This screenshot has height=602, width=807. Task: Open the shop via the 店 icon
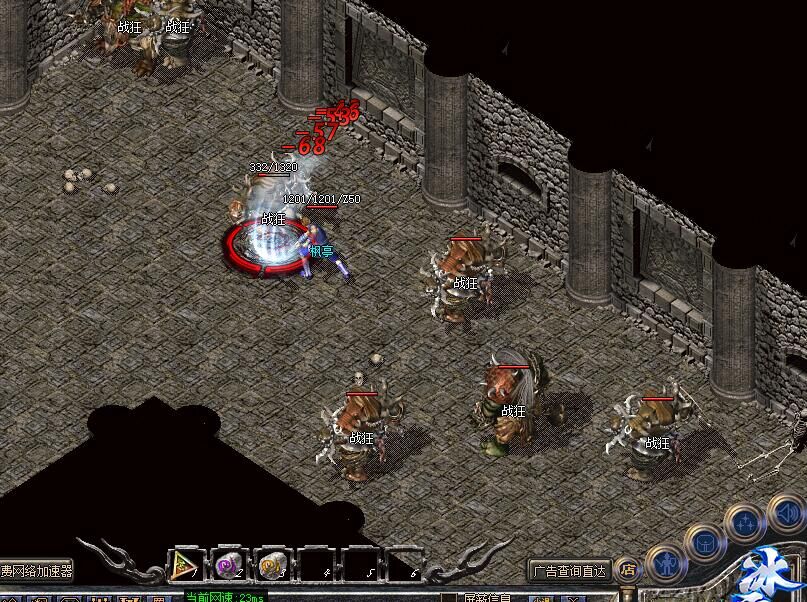(x=628, y=570)
